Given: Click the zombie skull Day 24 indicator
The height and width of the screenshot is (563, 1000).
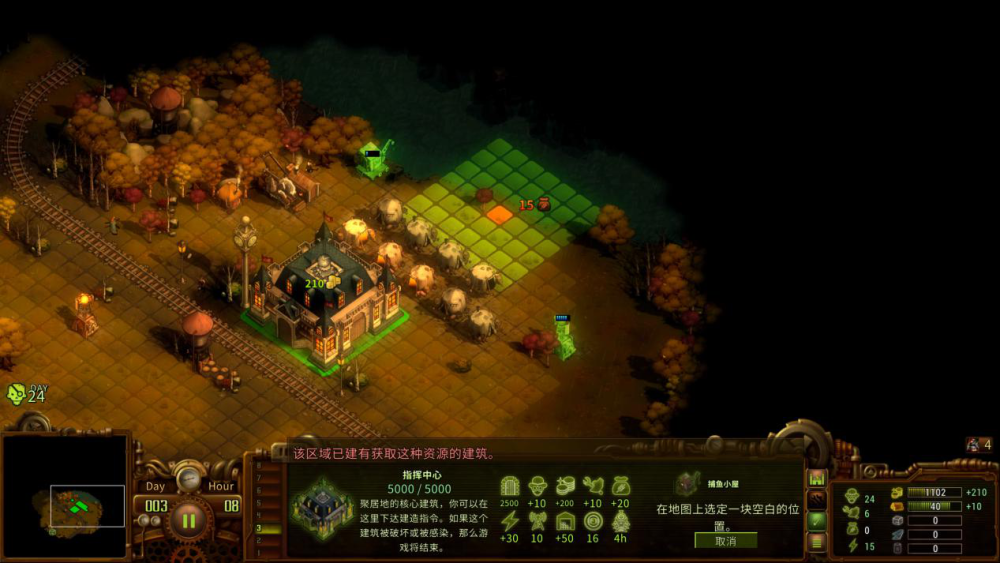Looking at the screenshot, I should tap(26, 394).
